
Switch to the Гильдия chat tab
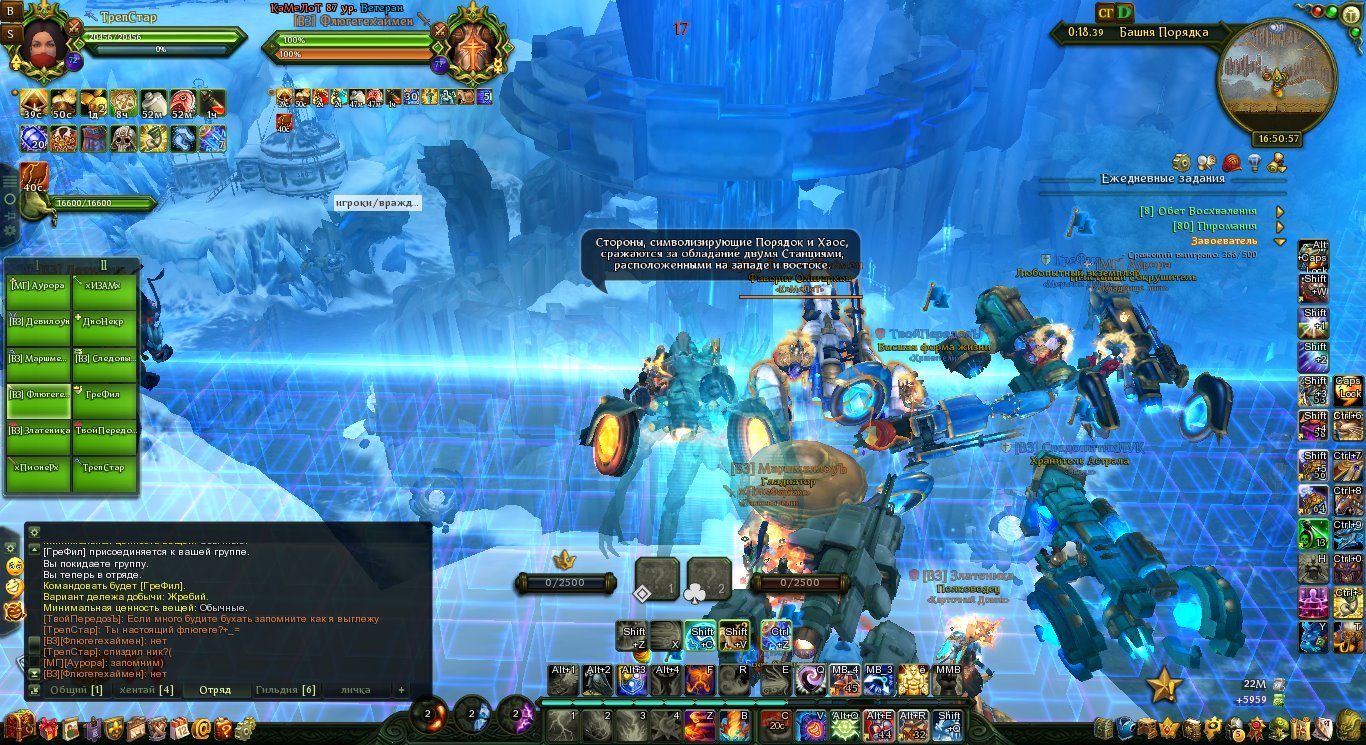285,690
